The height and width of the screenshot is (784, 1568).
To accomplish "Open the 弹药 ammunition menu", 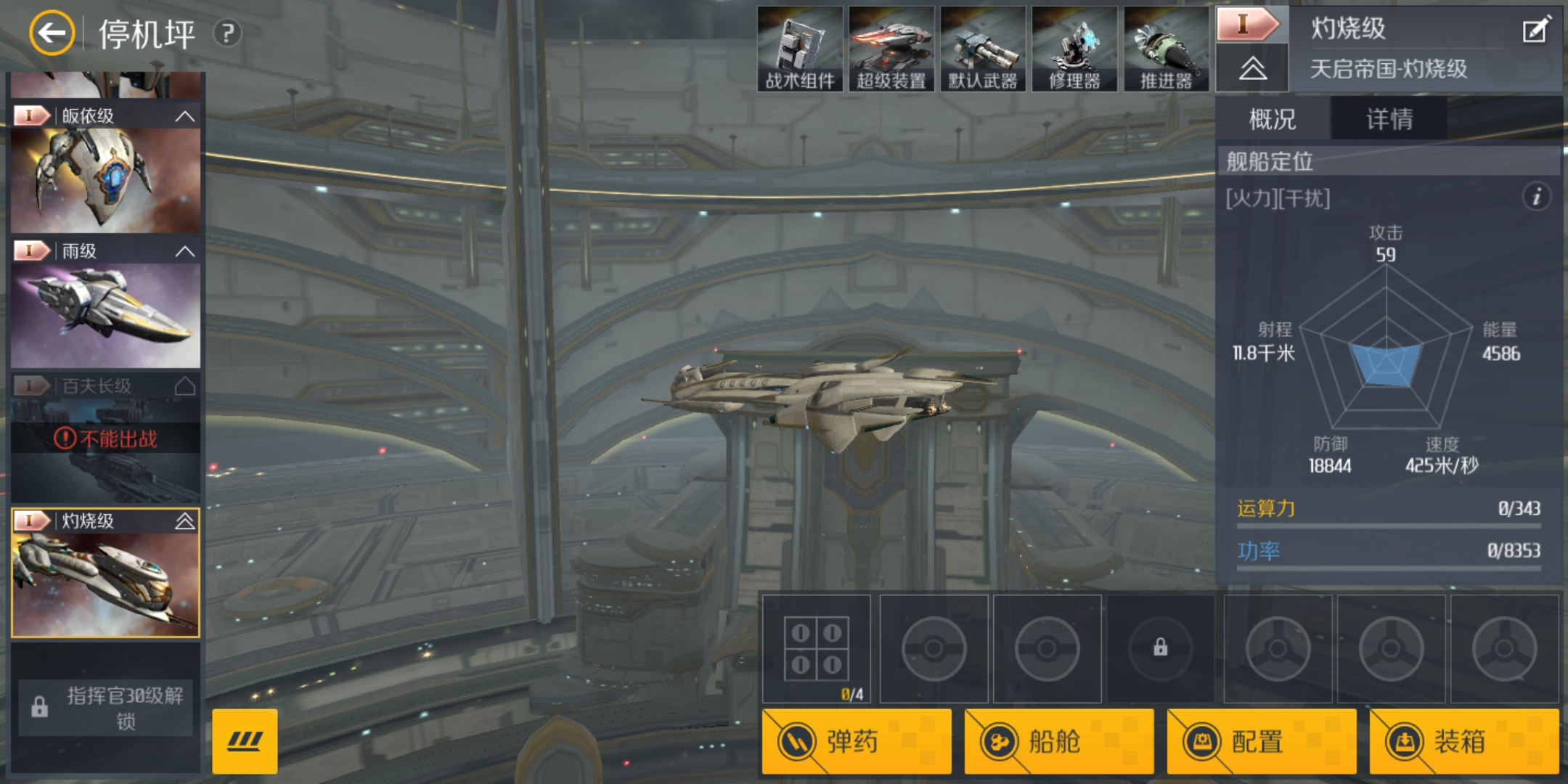I will 857,741.
